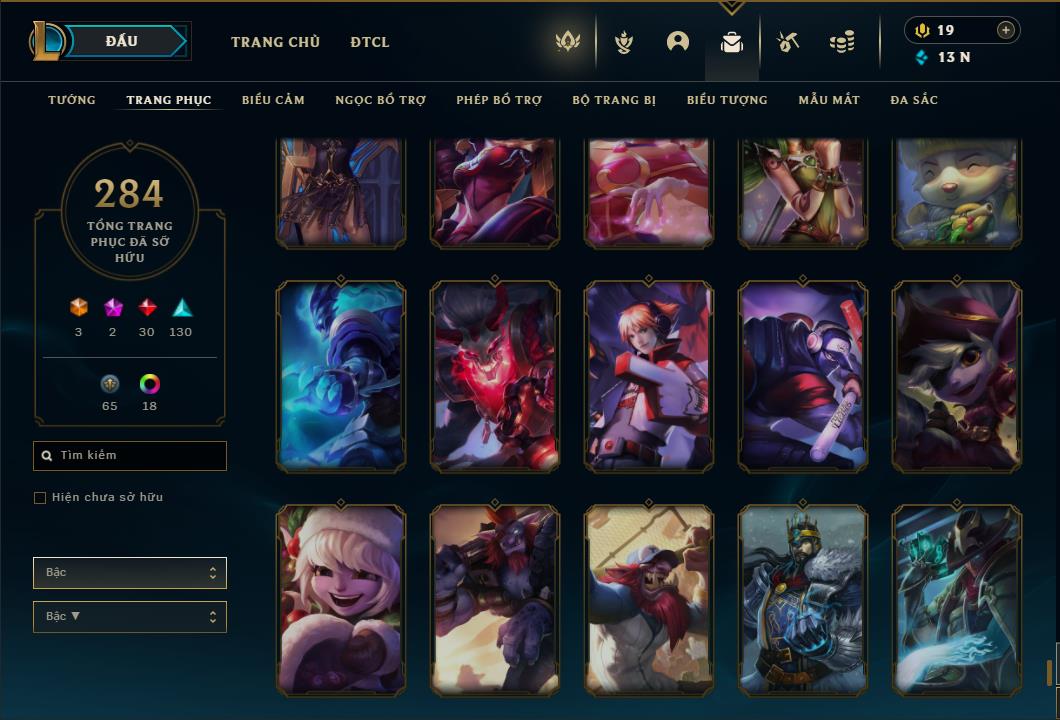Viewport: 1060px width, 720px height.
Task: Select the PHÉP BỔ TRỢ tab
Action: pos(499,100)
